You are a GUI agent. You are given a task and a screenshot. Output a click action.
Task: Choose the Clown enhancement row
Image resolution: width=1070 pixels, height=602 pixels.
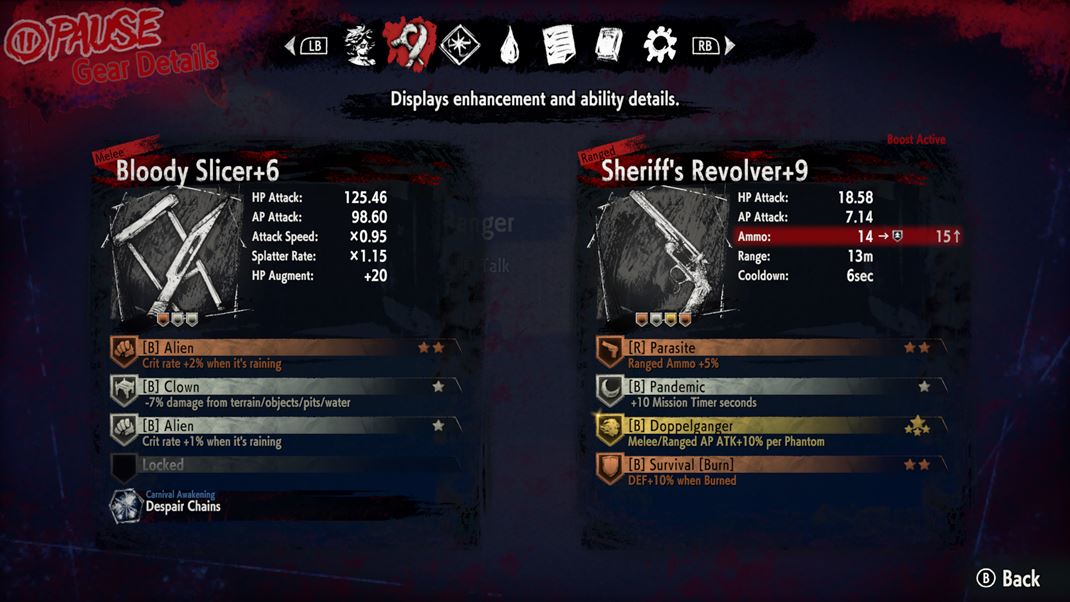click(284, 393)
